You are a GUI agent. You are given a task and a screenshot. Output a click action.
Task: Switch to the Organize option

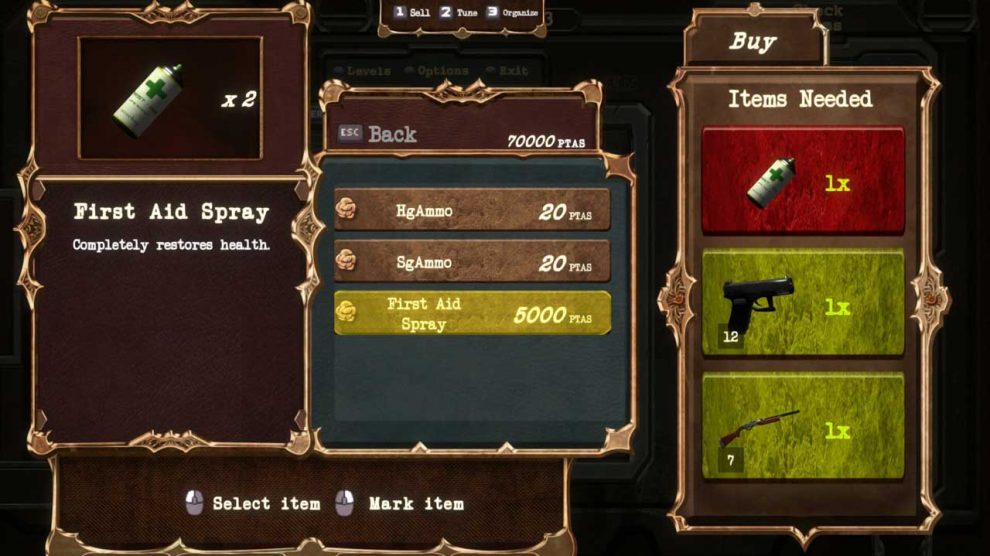coord(513,13)
